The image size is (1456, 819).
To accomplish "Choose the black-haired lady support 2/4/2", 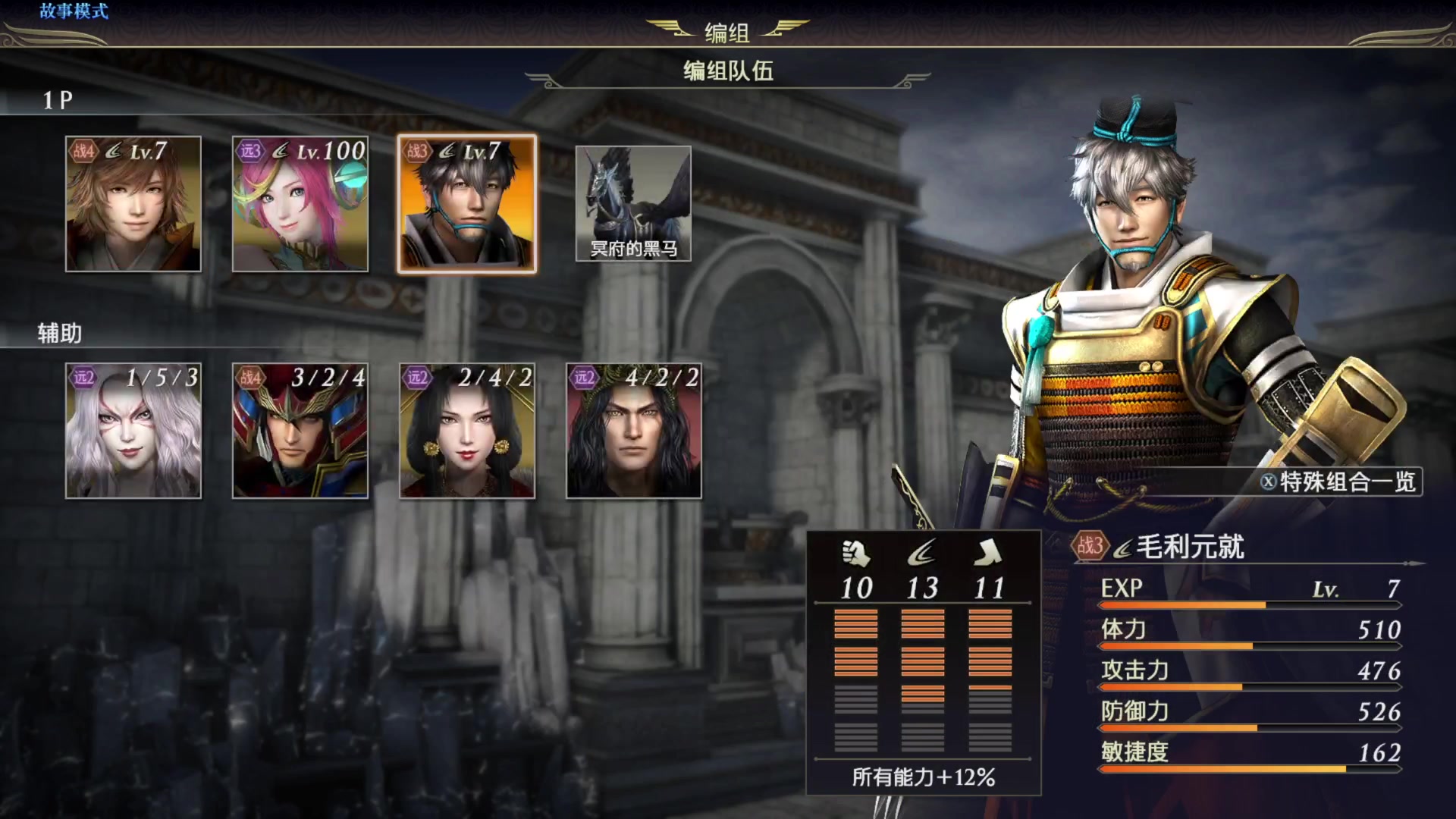I will pyautogui.click(x=467, y=431).
